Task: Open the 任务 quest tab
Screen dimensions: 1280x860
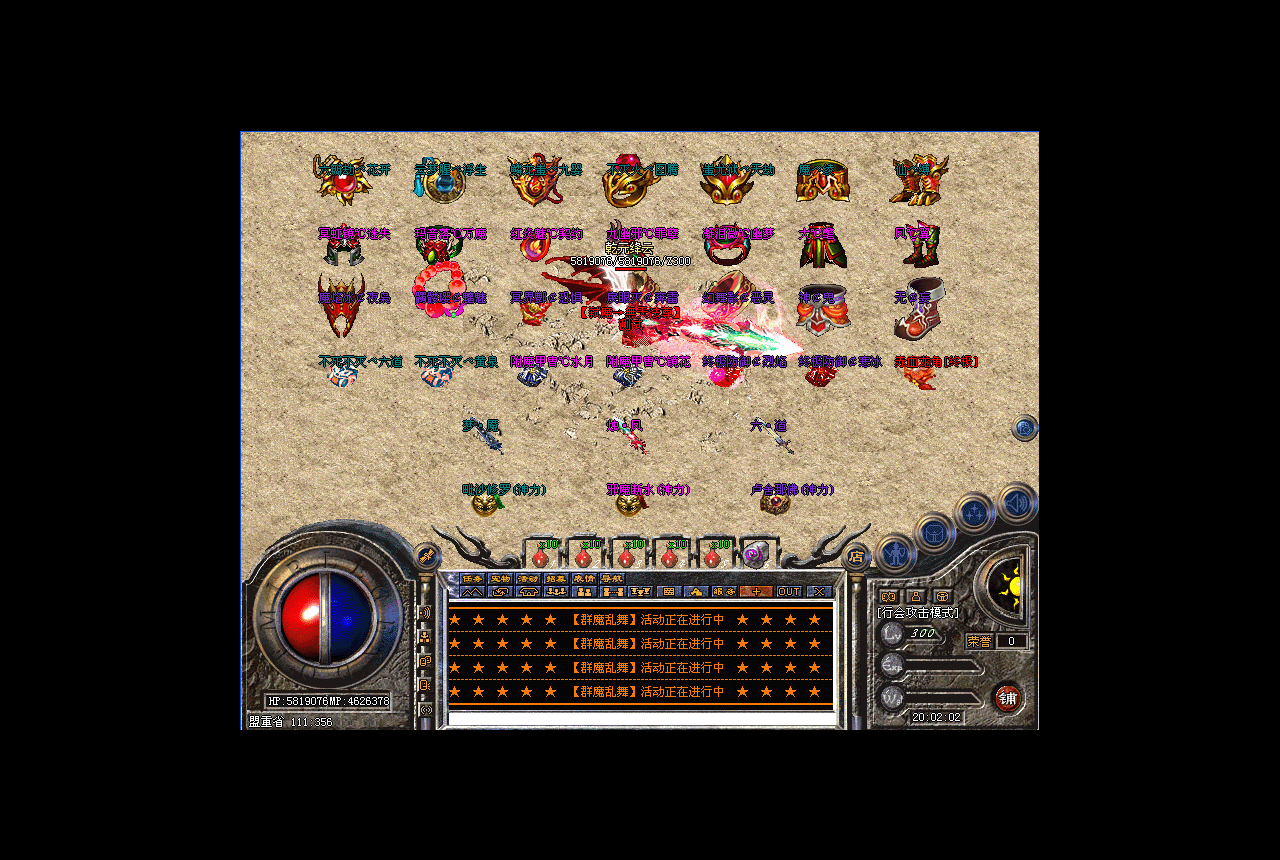Action: coord(472,579)
